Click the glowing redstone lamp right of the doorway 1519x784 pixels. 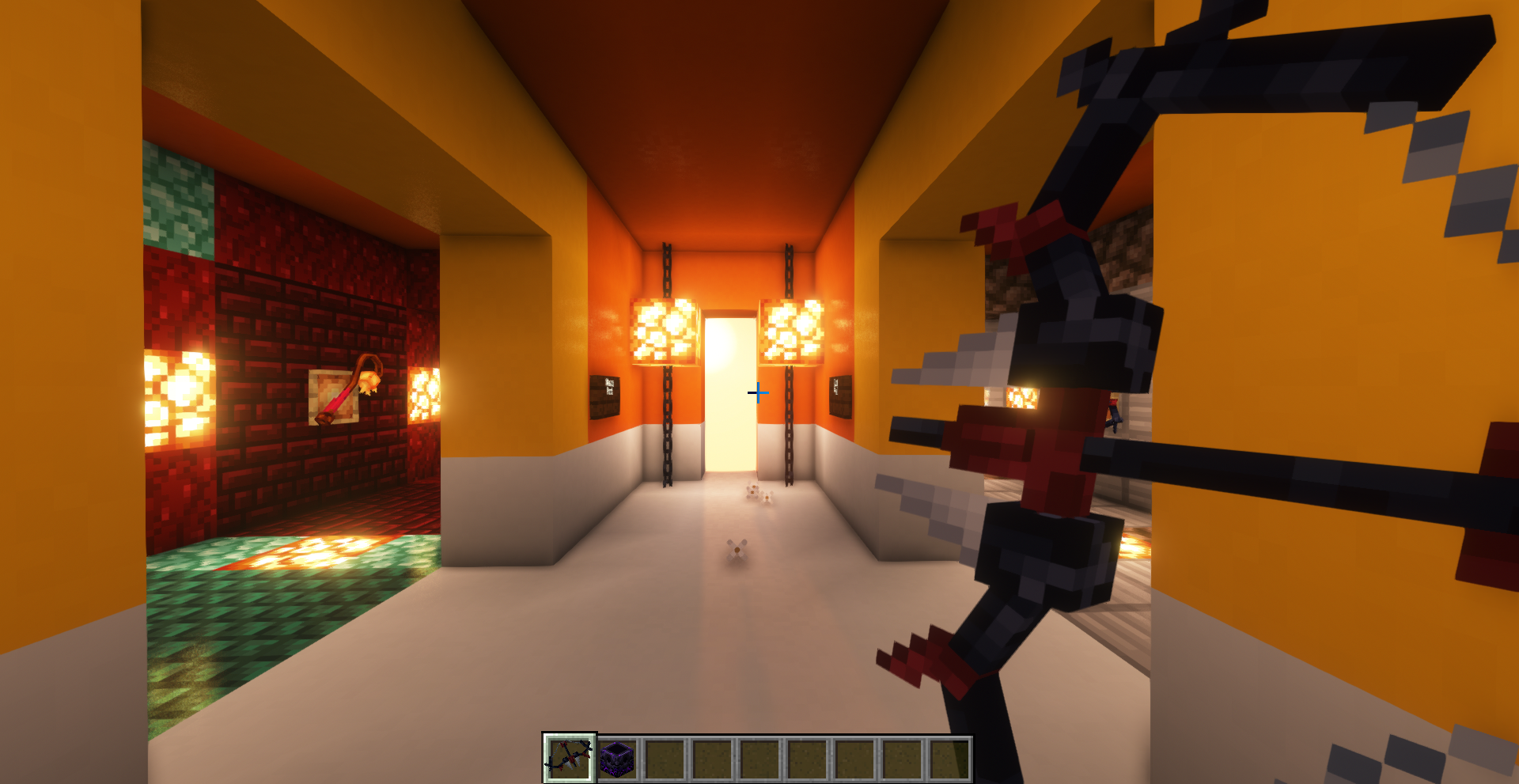point(794,332)
